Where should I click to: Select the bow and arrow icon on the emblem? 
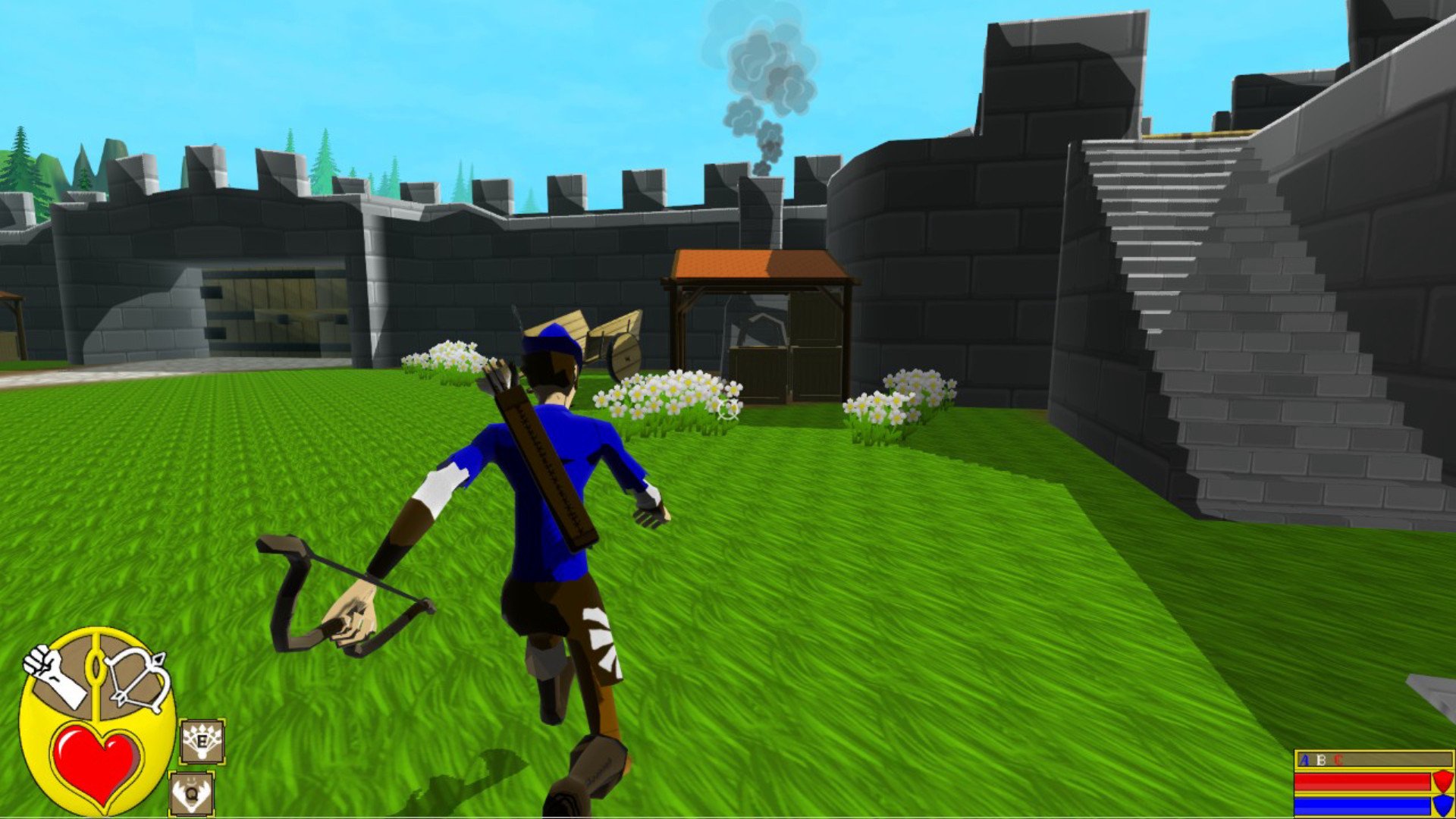click(136, 679)
